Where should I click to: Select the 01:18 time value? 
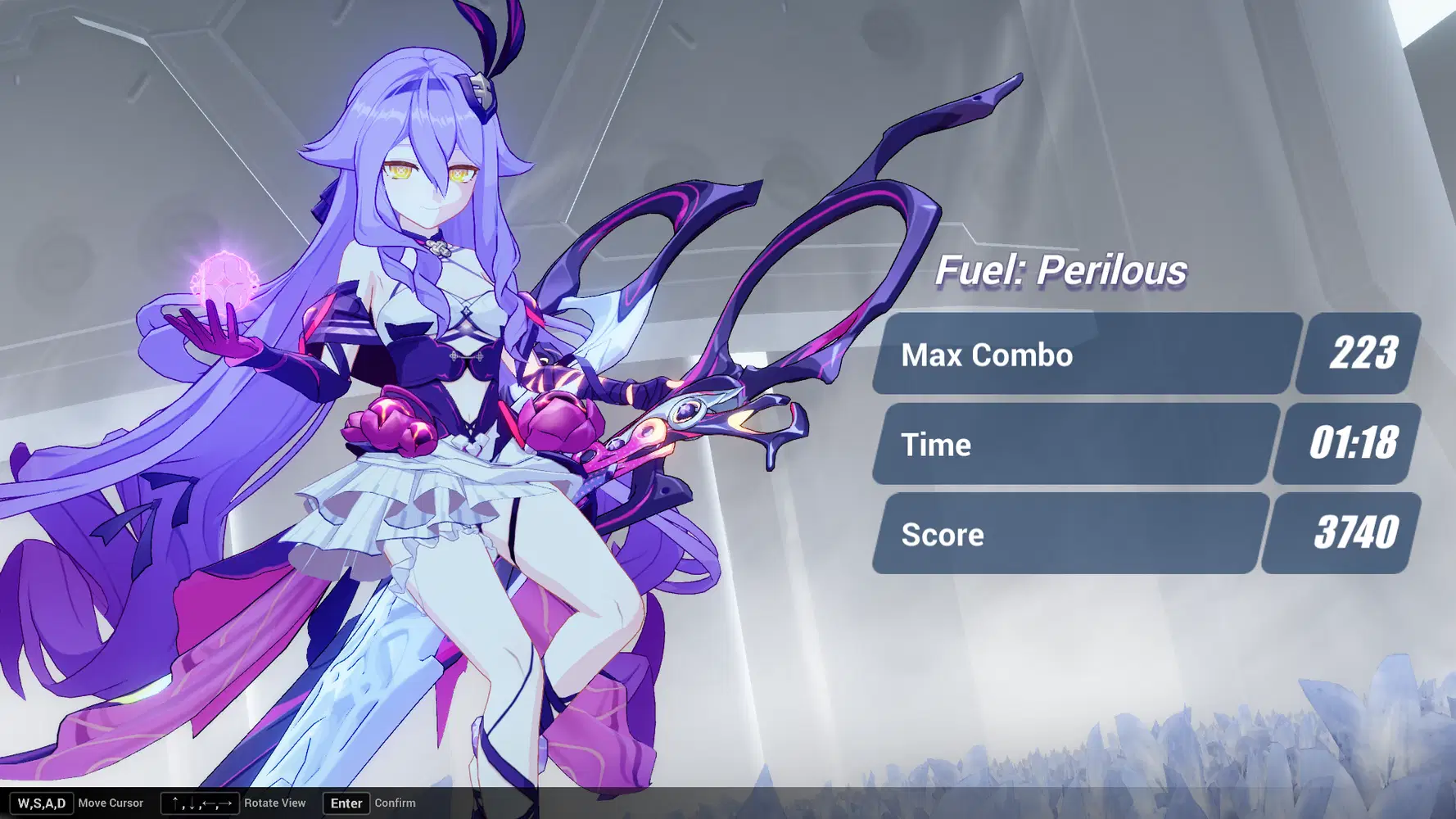point(1350,444)
